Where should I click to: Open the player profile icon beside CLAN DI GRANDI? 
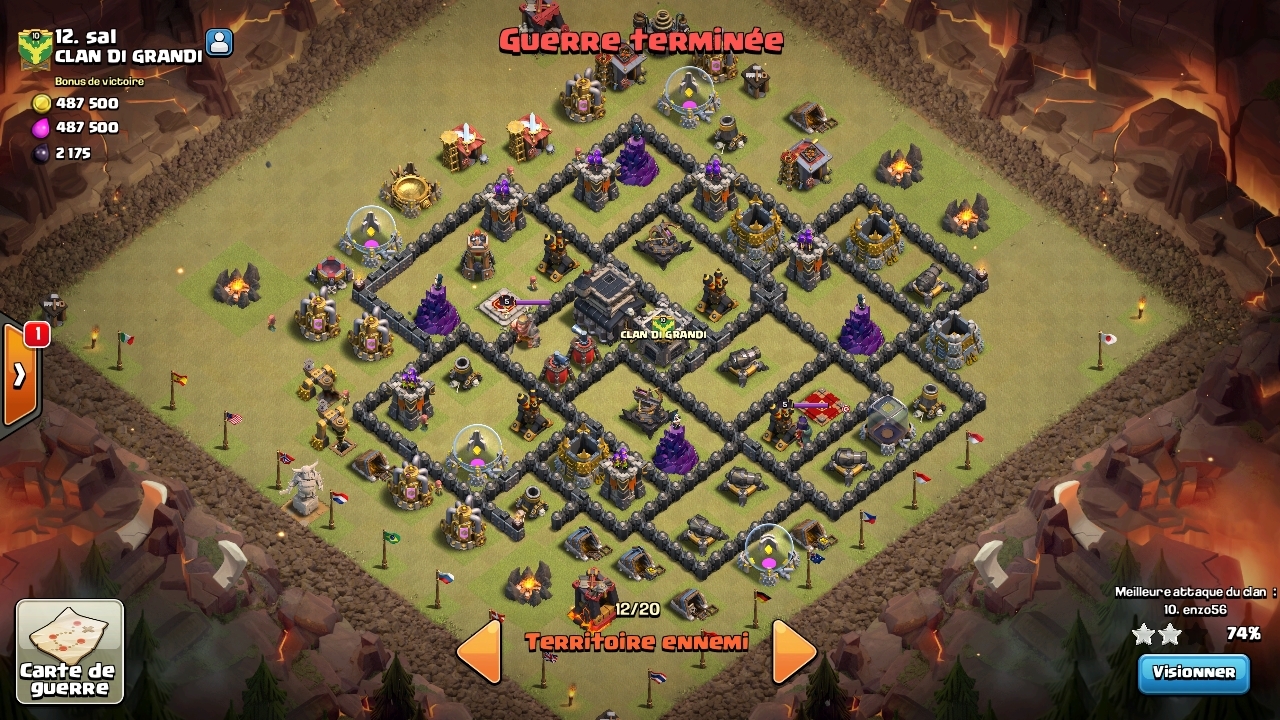219,42
